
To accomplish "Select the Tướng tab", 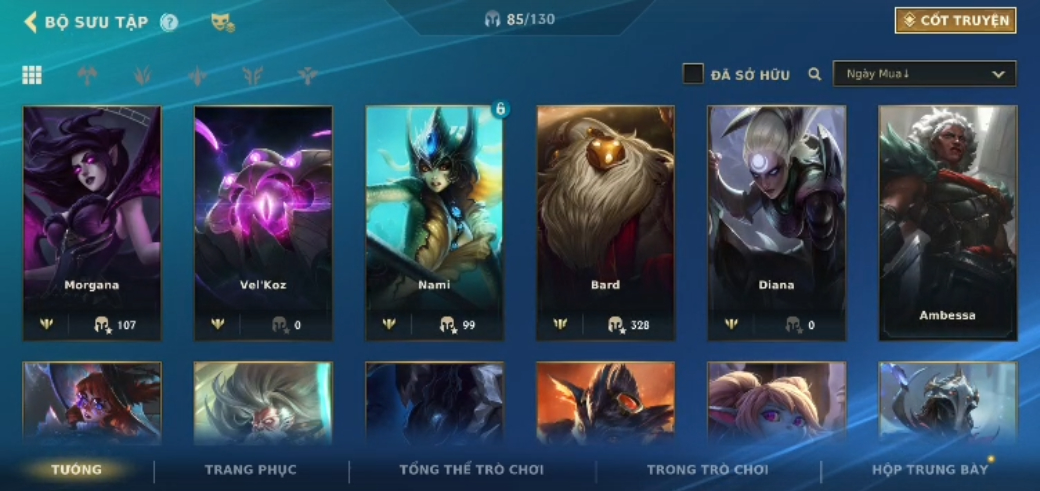I will click(77, 470).
